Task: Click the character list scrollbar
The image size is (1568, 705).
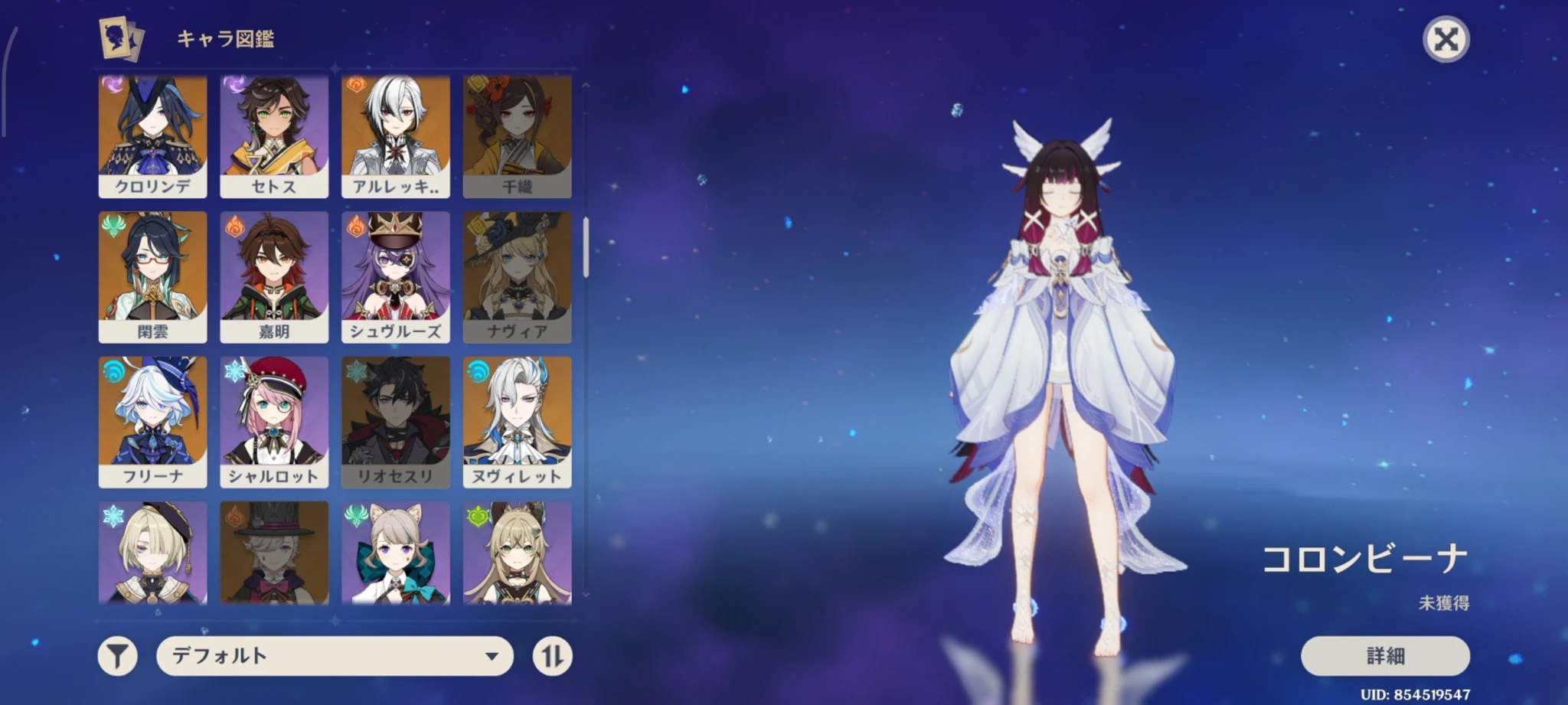Action: coord(586,246)
